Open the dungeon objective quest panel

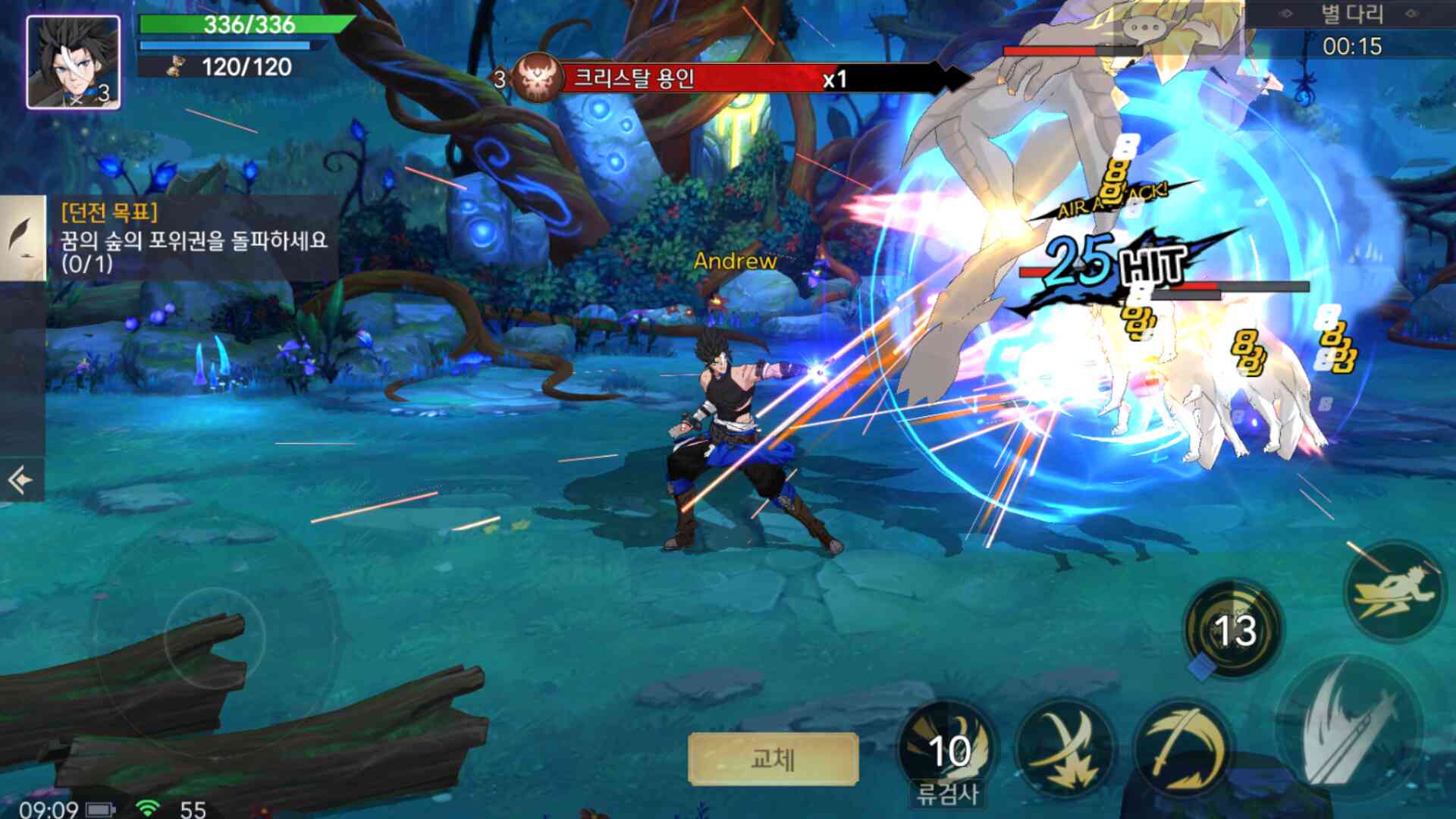point(193,238)
